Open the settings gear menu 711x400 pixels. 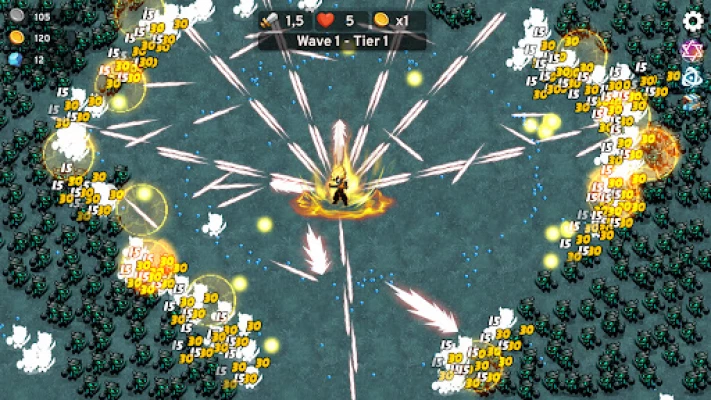(x=693, y=21)
